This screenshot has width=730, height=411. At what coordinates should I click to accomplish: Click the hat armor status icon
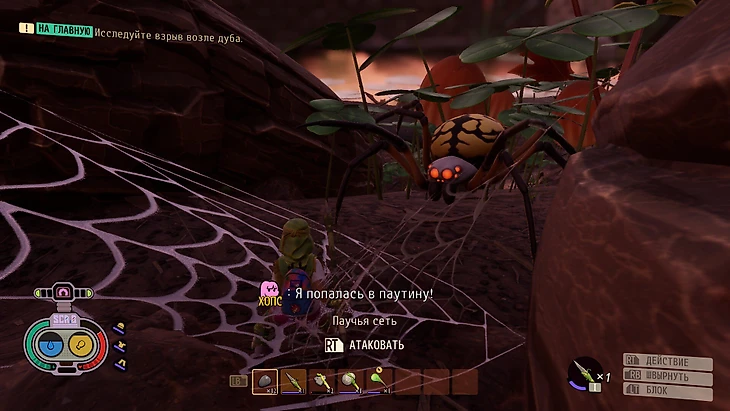(x=119, y=327)
